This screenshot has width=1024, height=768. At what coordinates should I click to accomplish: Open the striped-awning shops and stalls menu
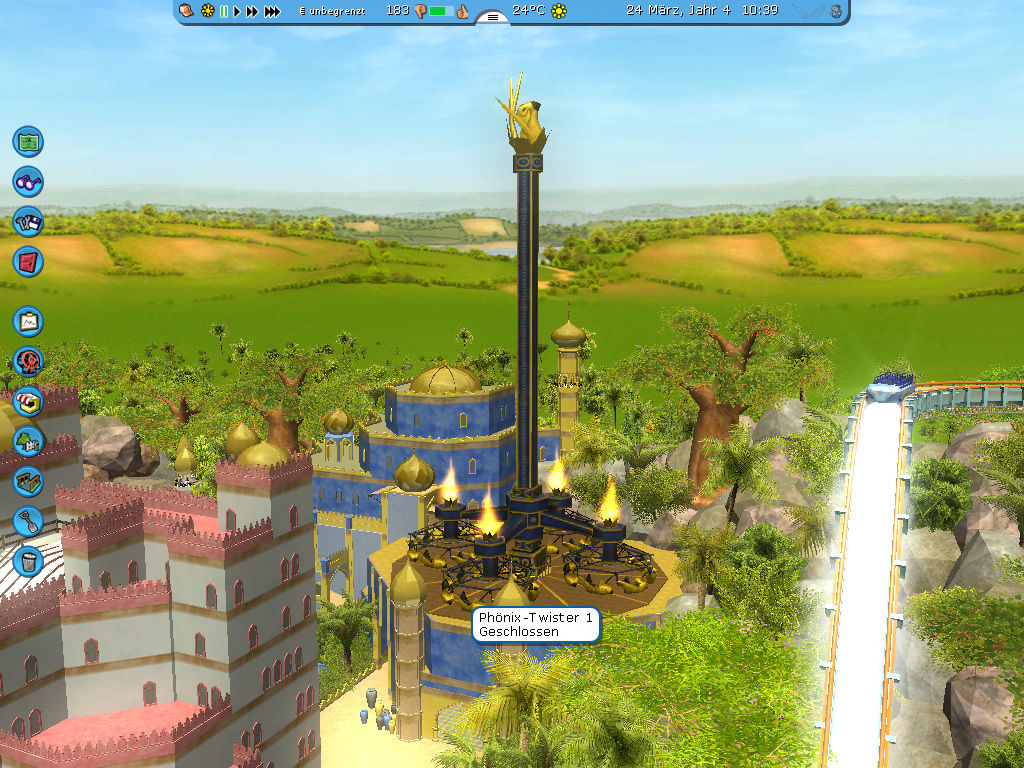[28, 401]
